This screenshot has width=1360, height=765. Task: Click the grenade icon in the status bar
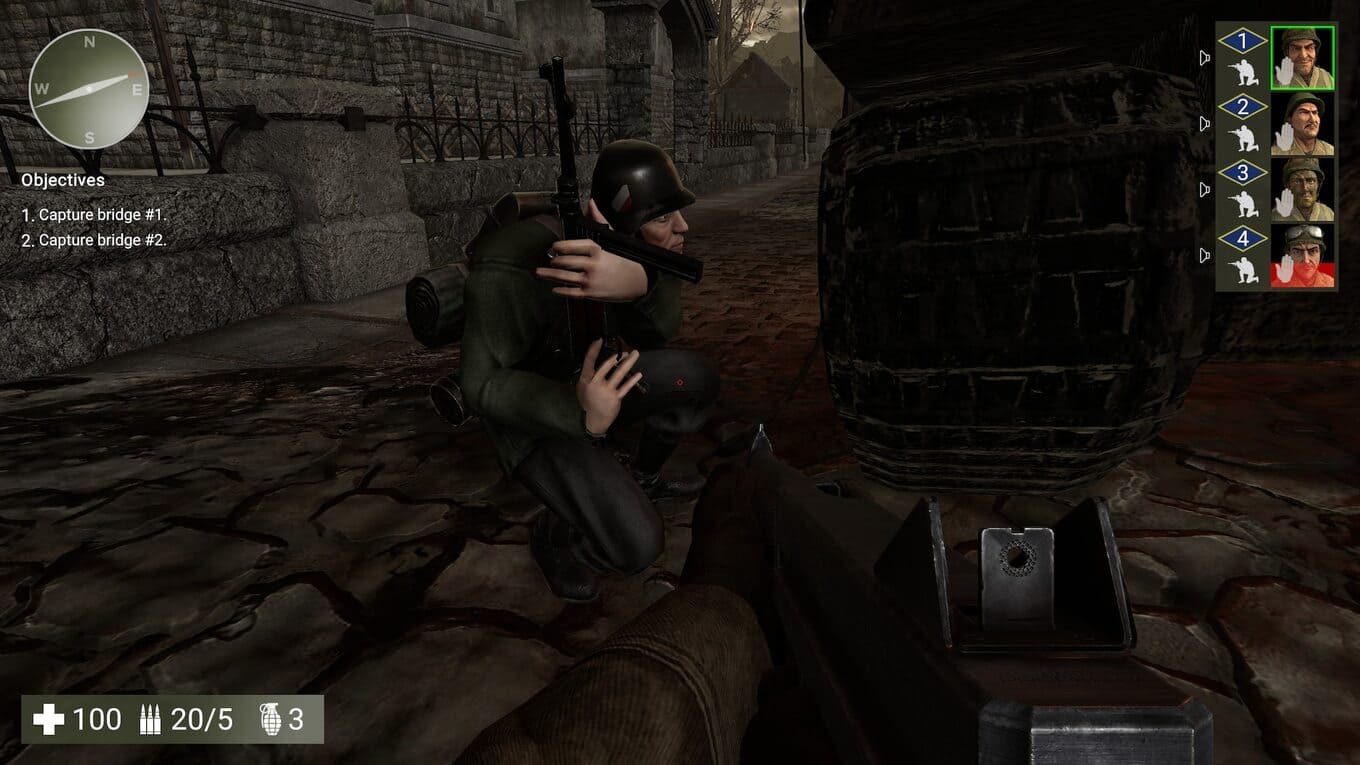(x=270, y=719)
